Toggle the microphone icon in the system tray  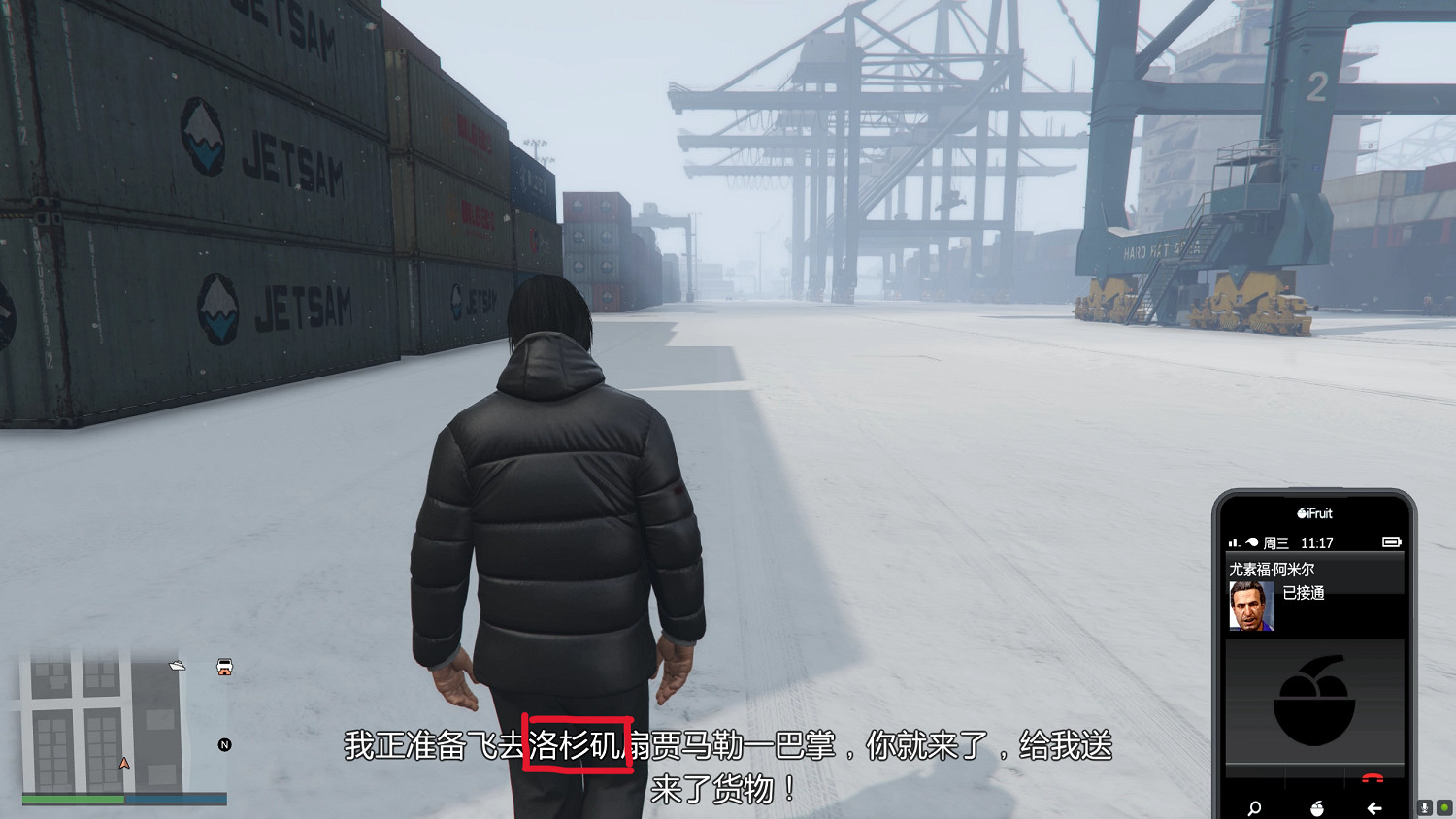[x=1424, y=807]
